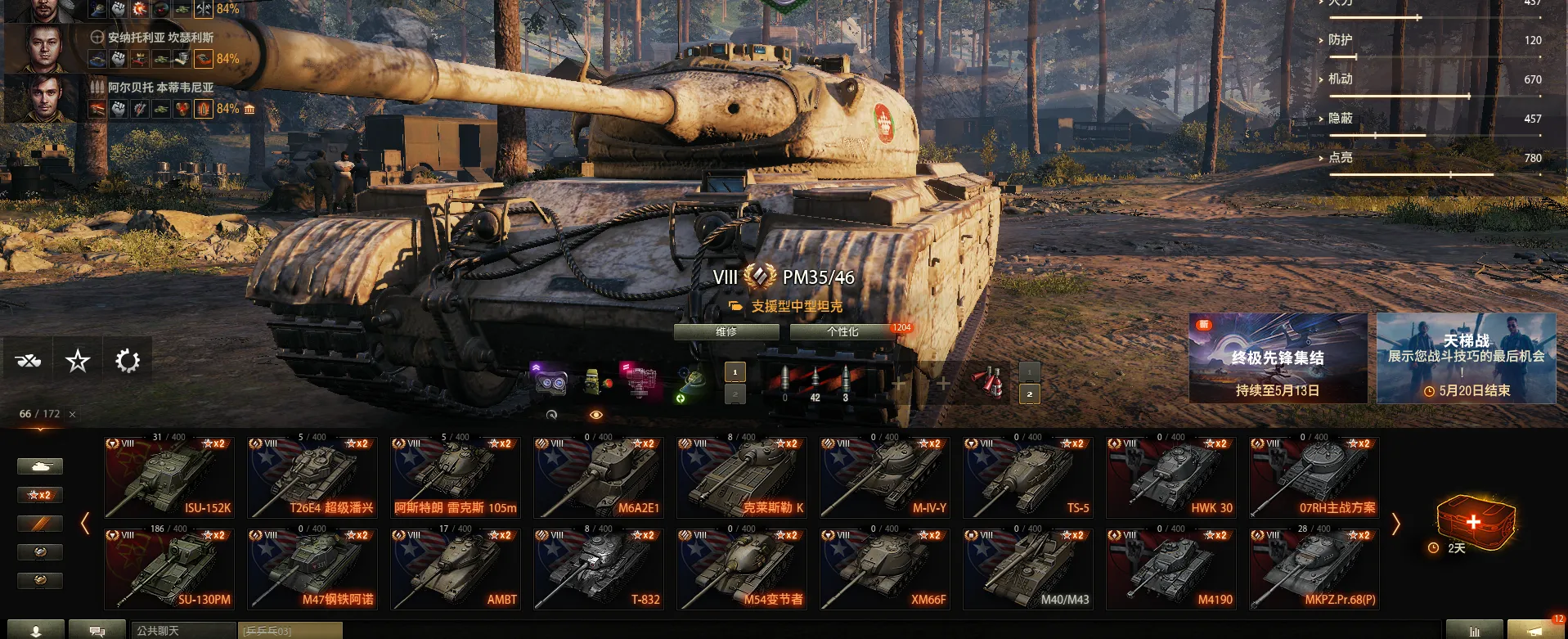Open the 天梯战 ladder battle banner
The height and width of the screenshot is (639, 1568).
coord(1466,358)
